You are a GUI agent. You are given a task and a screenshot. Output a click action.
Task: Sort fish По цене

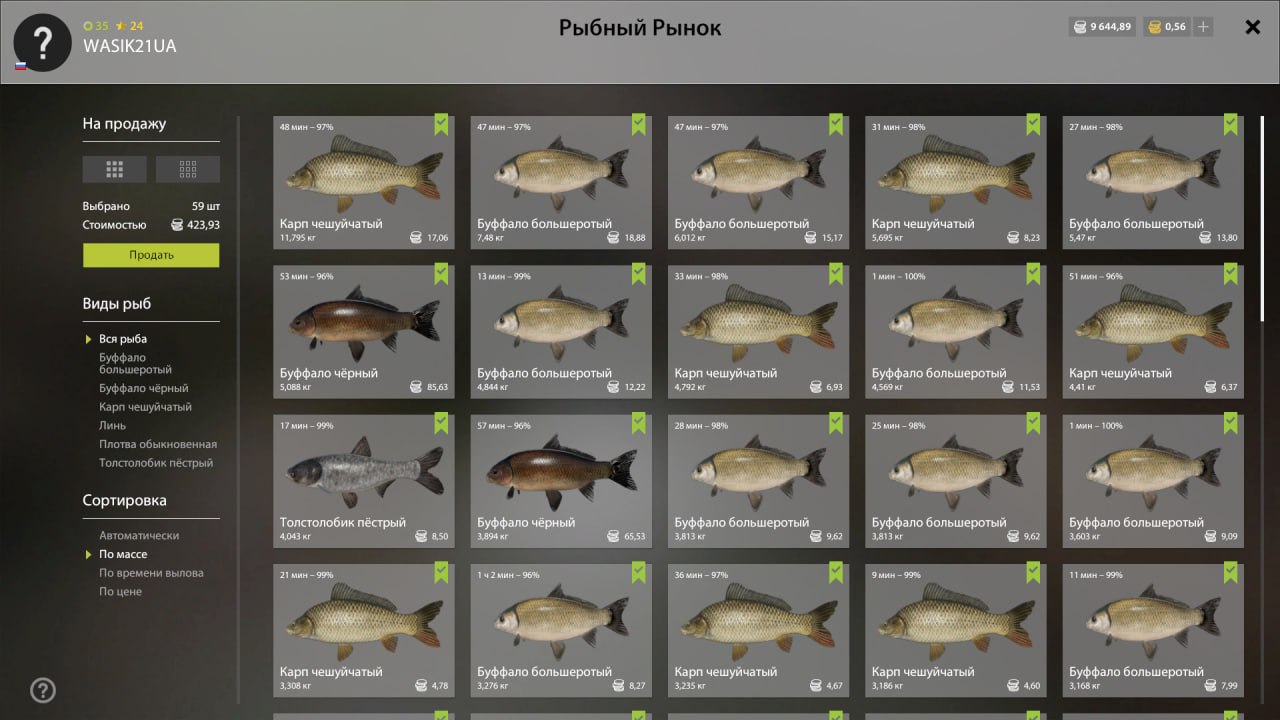(120, 592)
